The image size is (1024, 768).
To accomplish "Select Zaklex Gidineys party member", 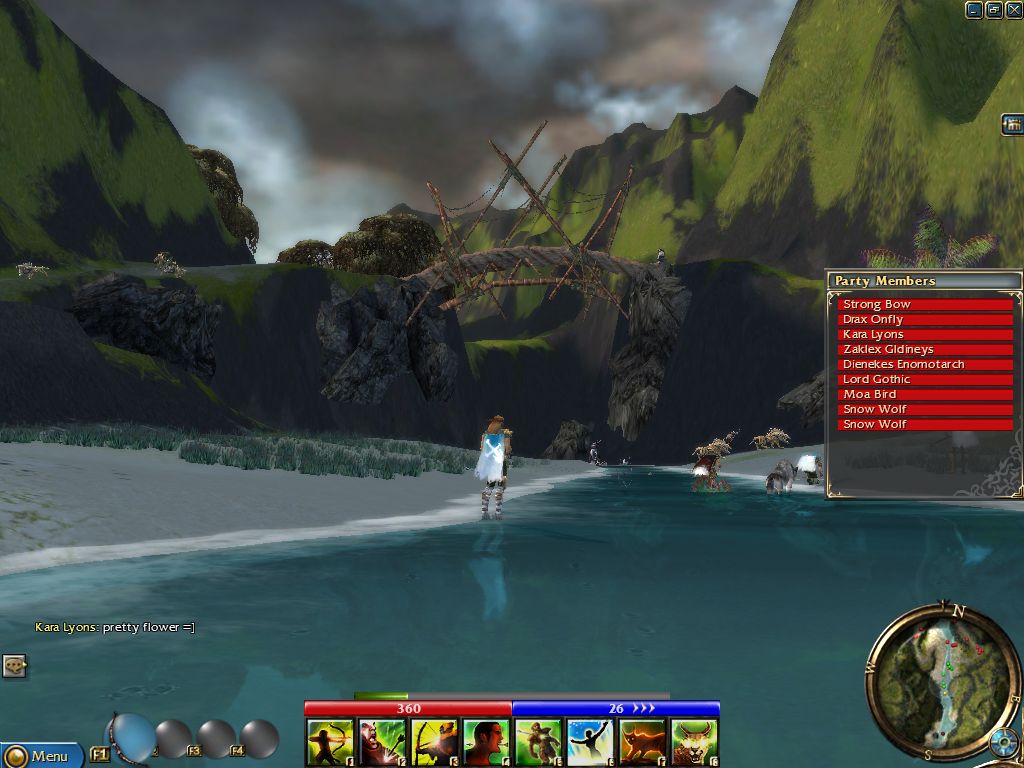I will 926,349.
